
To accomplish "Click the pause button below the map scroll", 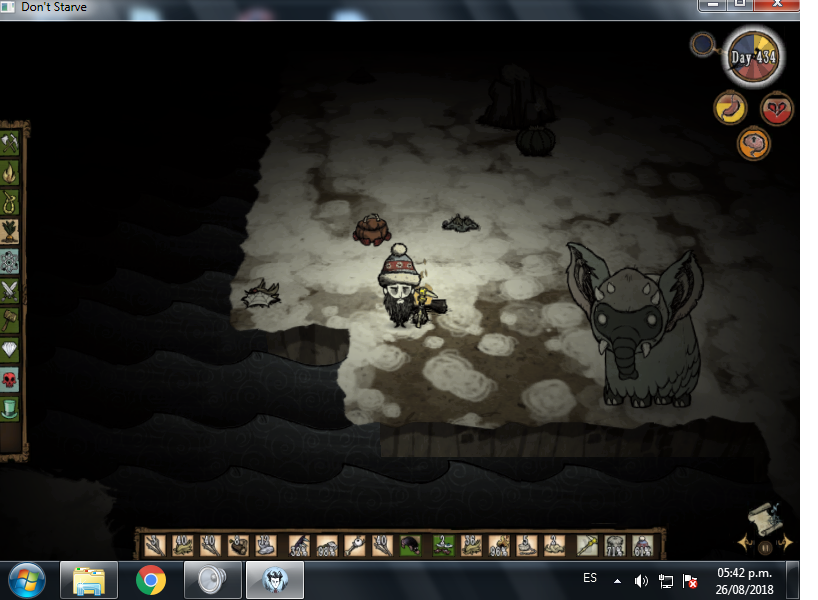I will coord(765,547).
